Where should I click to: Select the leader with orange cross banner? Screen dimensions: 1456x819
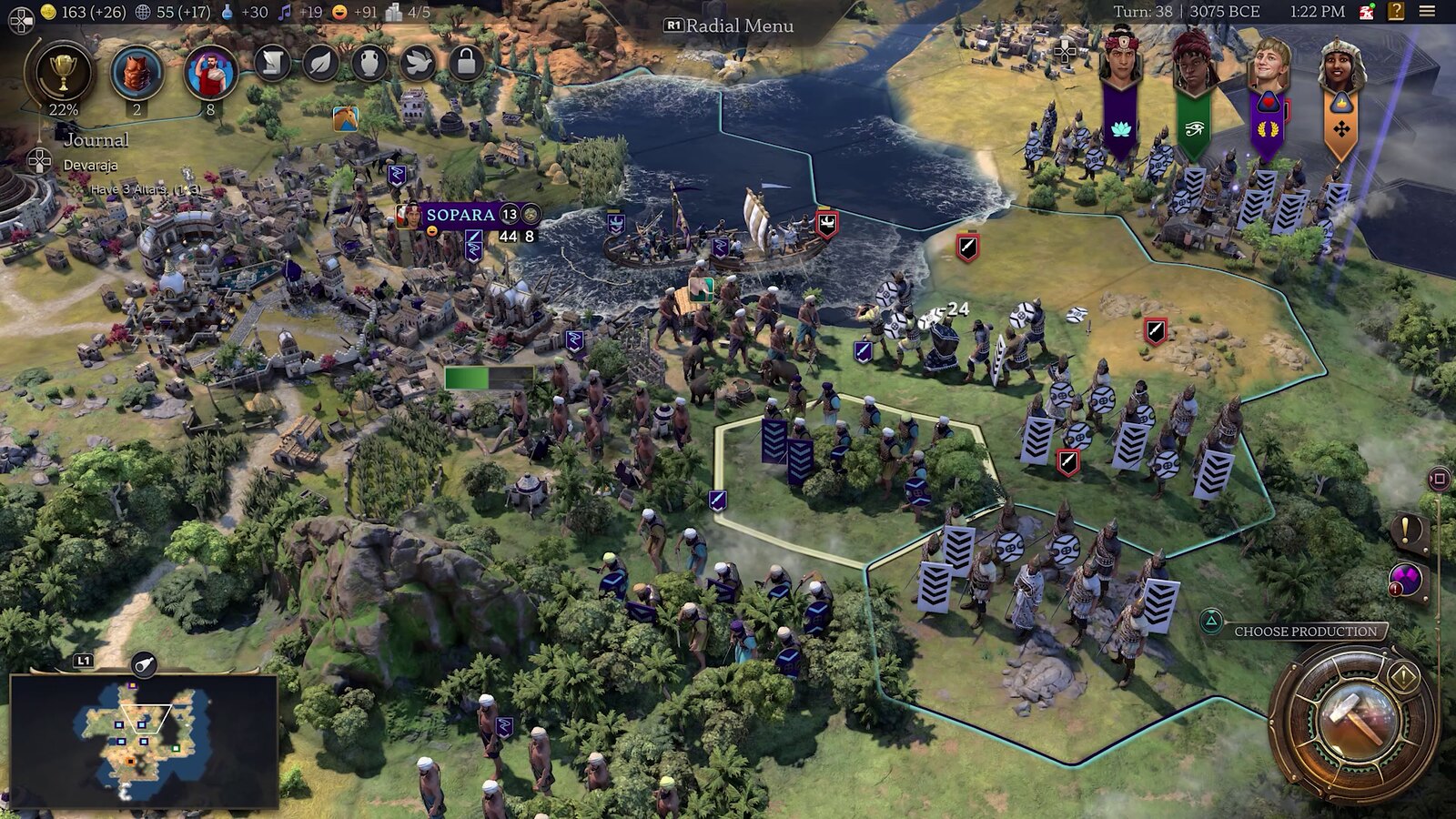tap(1340, 64)
